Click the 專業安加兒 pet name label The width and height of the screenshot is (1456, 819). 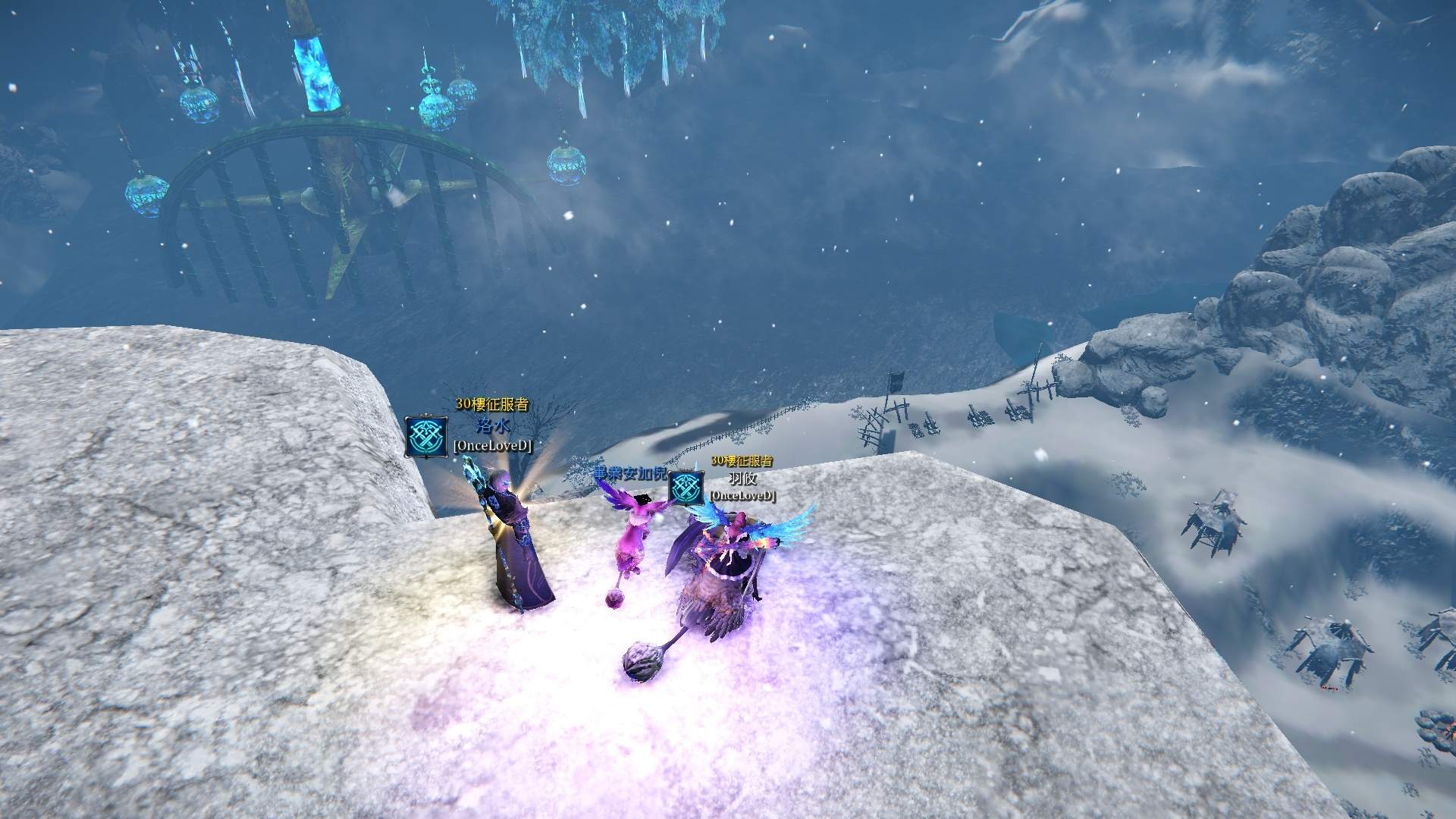tap(631, 474)
